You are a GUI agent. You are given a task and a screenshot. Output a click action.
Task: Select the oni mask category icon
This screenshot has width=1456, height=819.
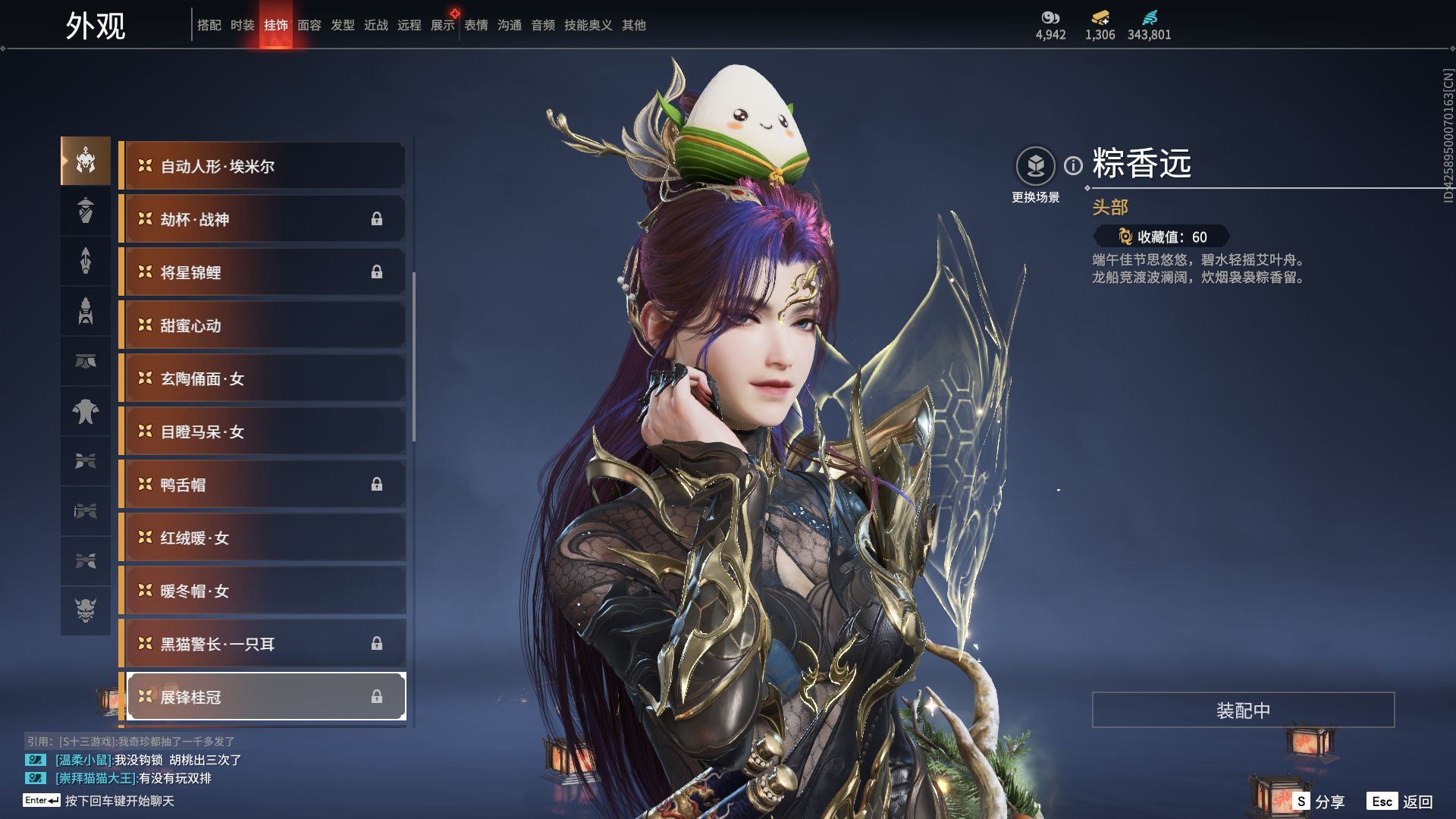pyautogui.click(x=86, y=610)
